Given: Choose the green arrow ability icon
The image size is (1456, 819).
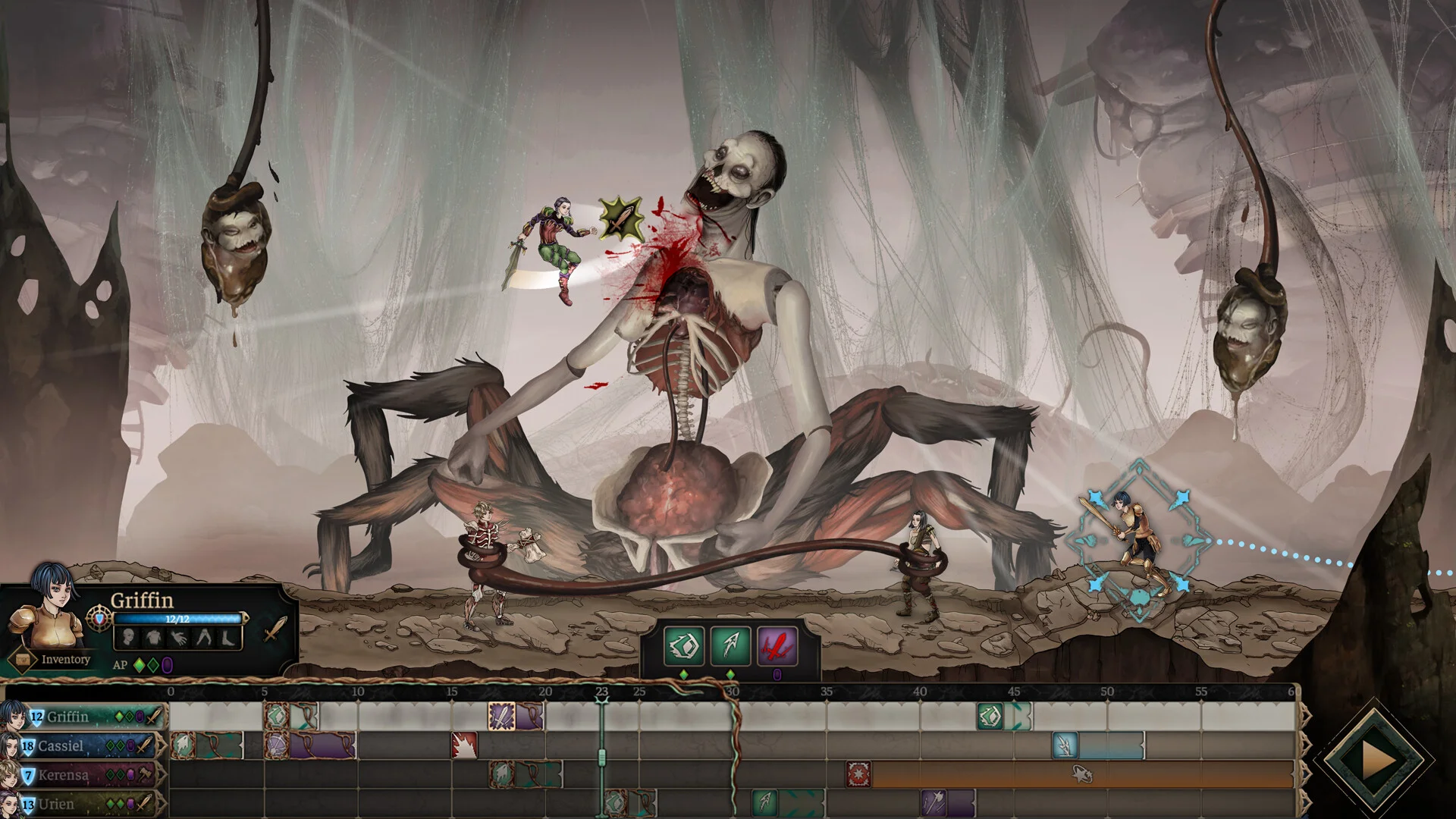Looking at the screenshot, I should 730,645.
